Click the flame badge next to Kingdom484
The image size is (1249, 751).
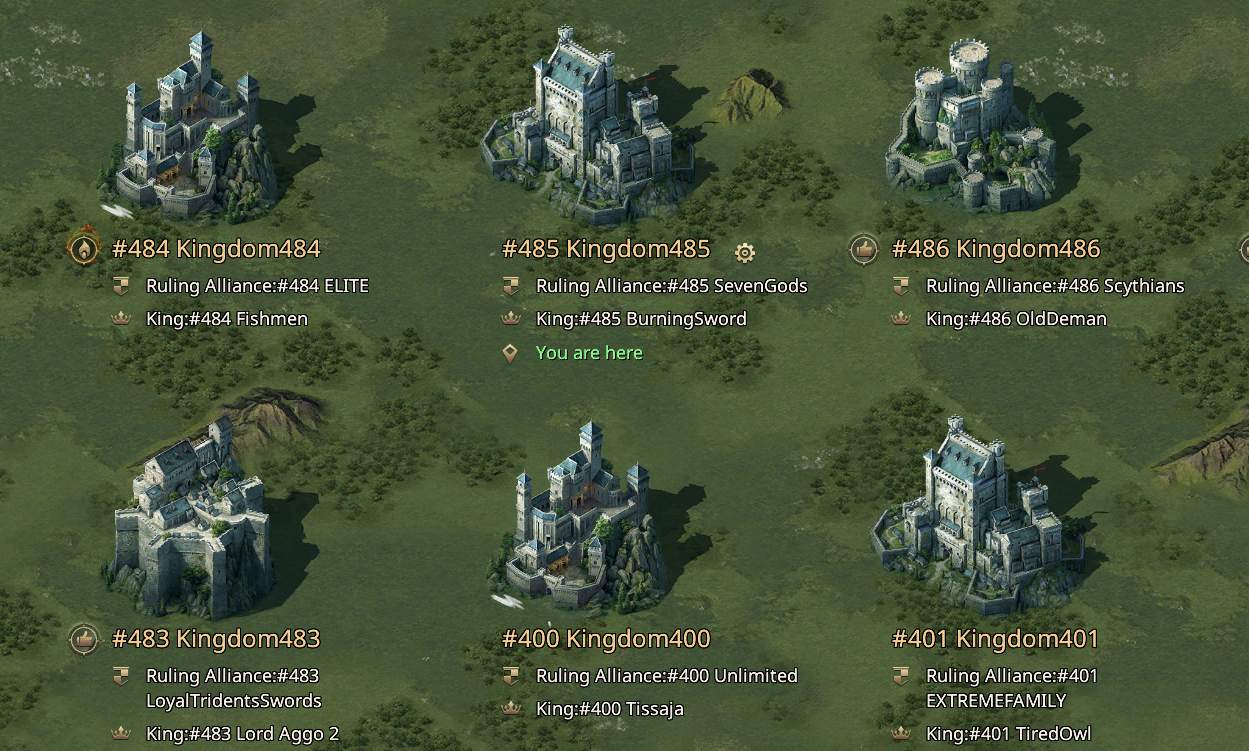coord(84,248)
